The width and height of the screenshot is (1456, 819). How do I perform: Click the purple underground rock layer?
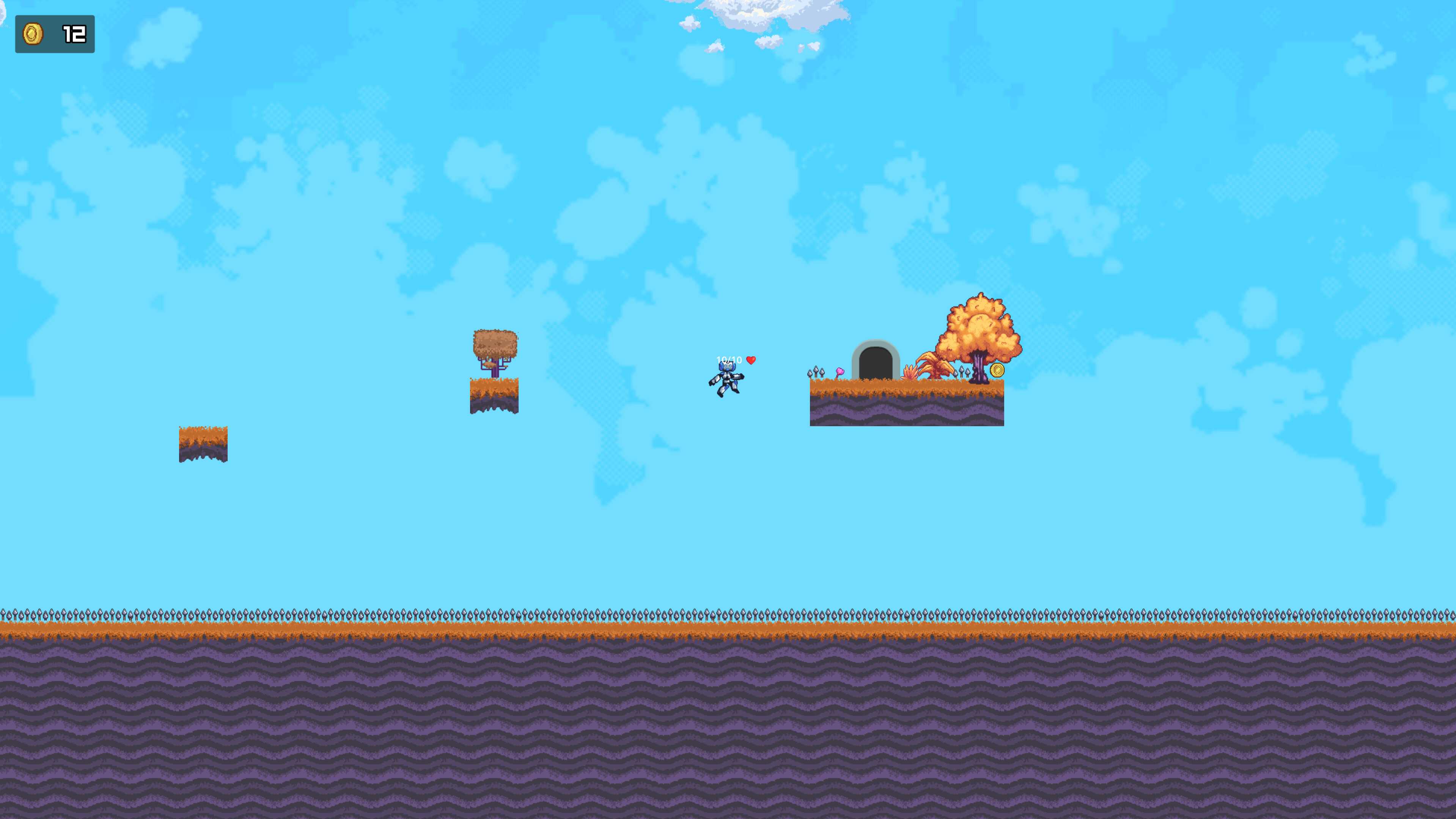tap(728, 724)
